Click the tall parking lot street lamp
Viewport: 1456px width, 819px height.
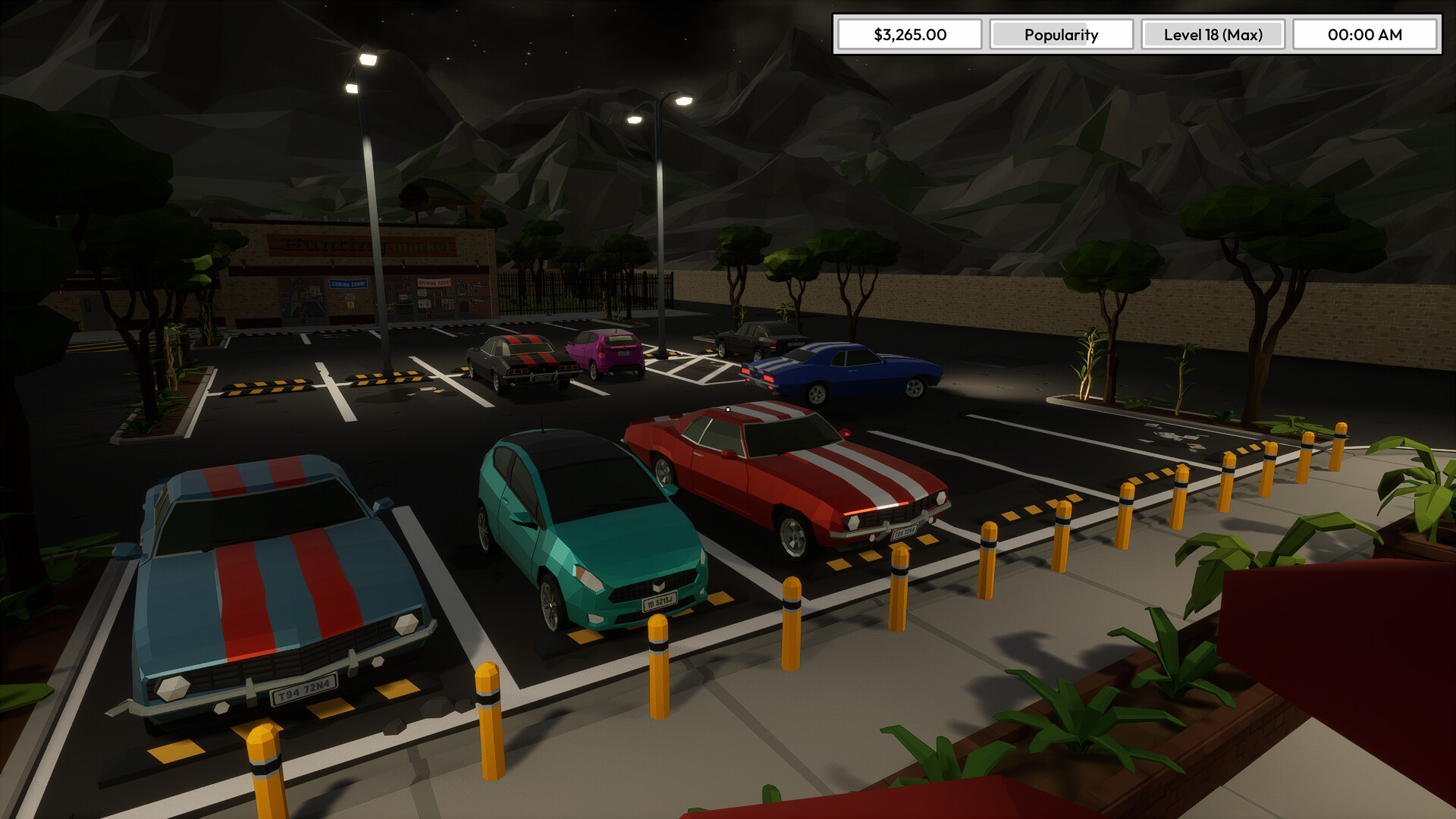[x=369, y=190]
